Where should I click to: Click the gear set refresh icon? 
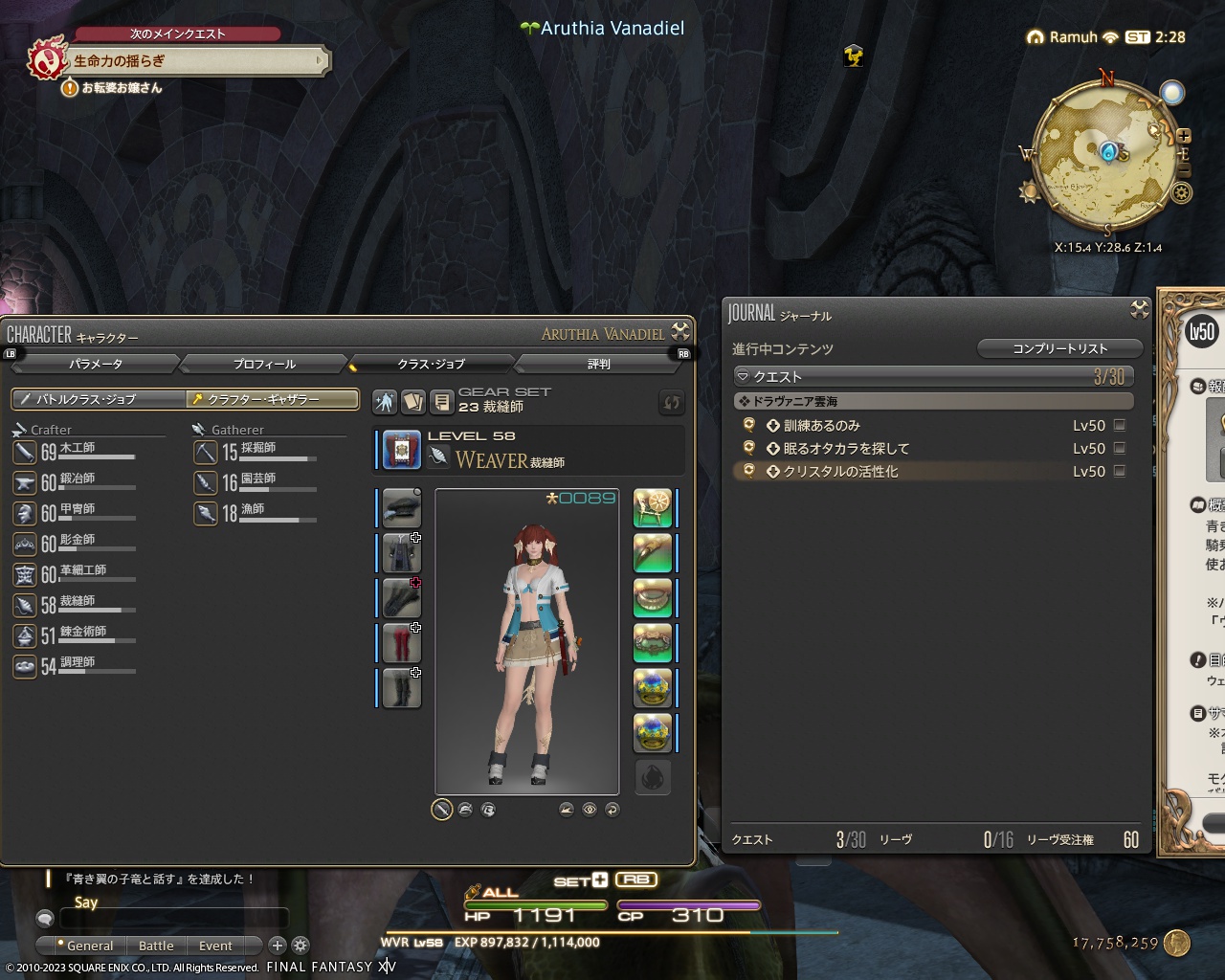(671, 403)
